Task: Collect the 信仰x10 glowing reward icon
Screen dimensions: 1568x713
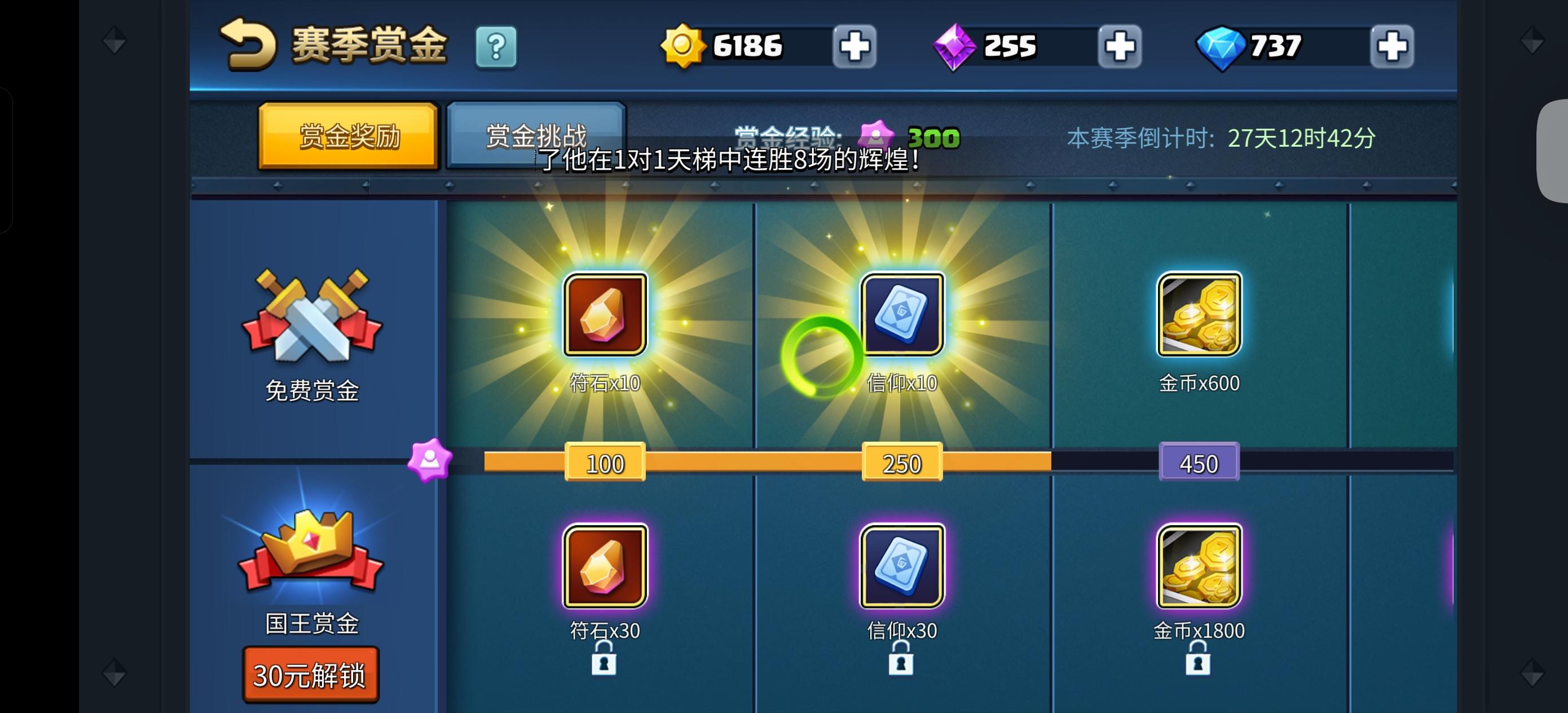Action: [x=901, y=314]
